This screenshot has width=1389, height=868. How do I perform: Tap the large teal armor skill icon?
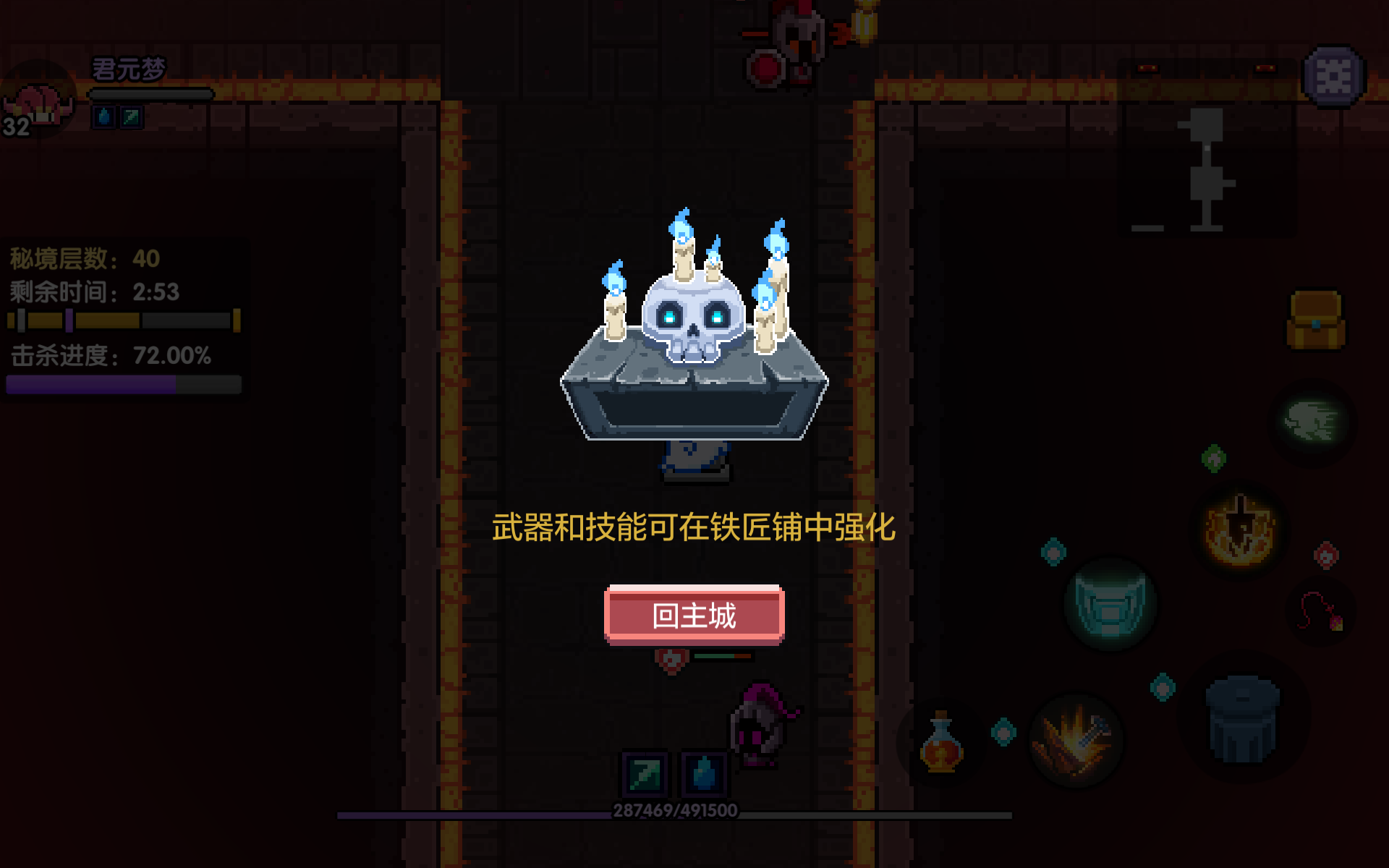(x=1110, y=604)
